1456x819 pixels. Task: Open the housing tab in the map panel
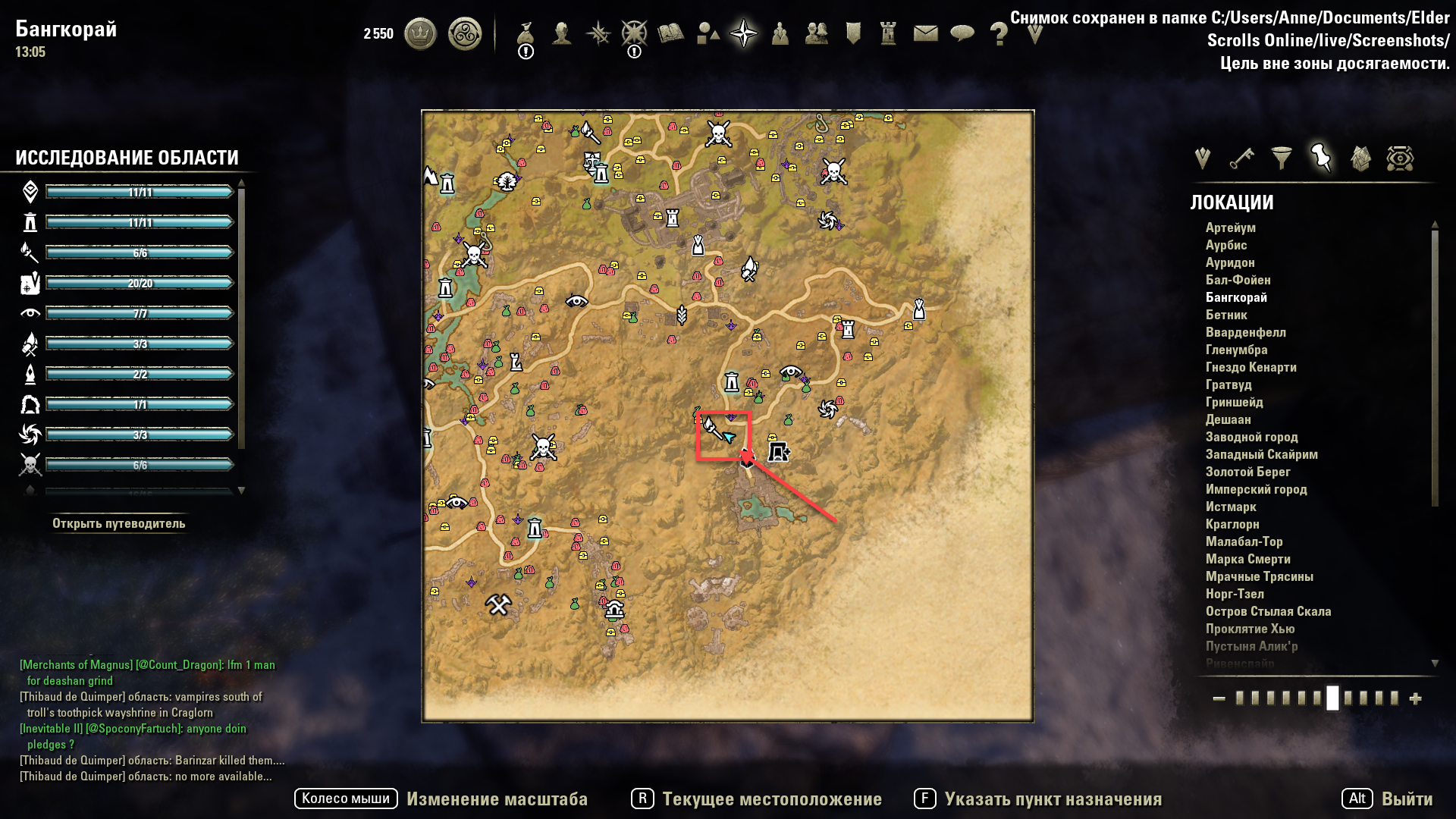1360,159
